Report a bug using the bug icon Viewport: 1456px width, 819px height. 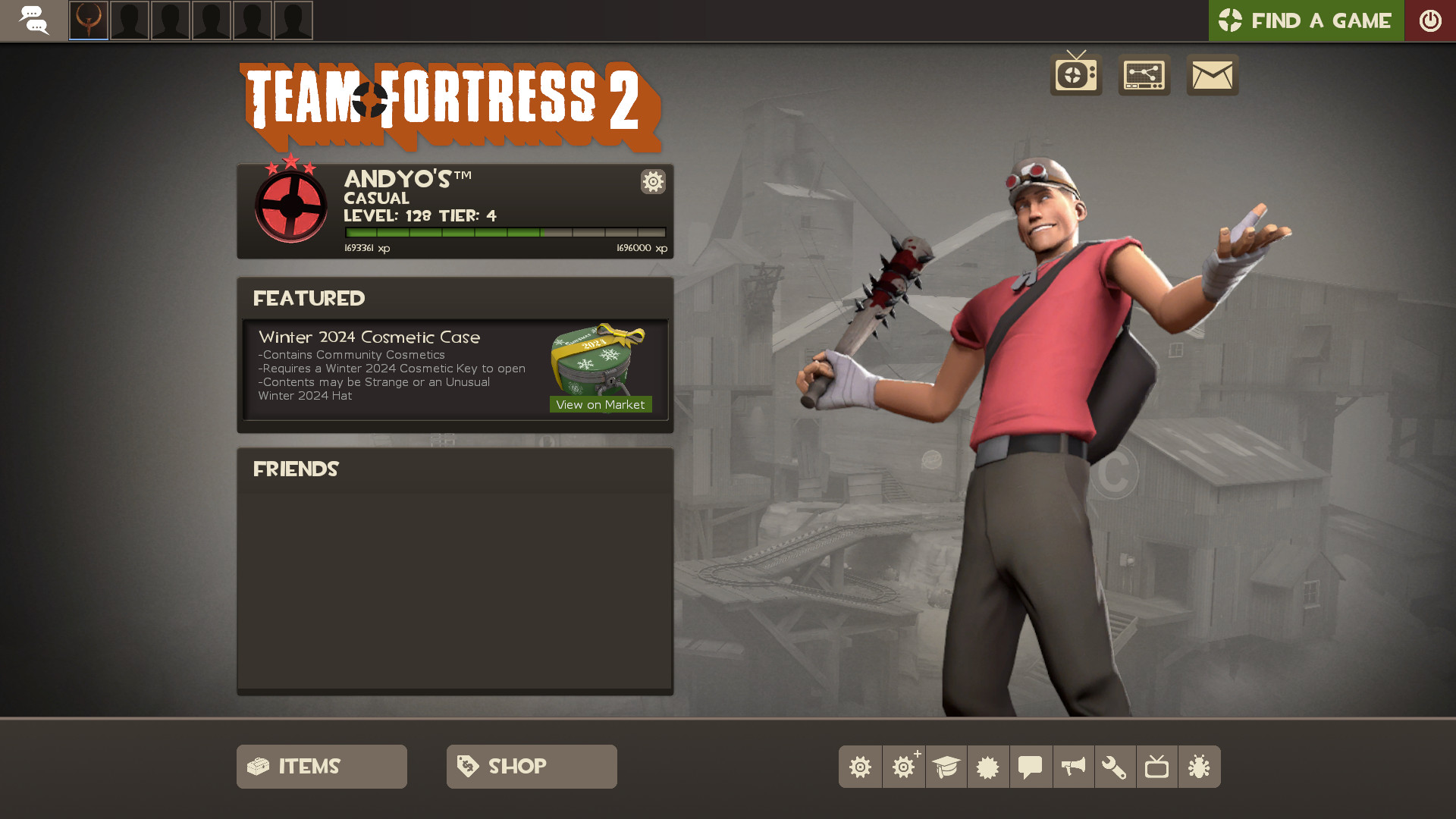coord(1199,767)
